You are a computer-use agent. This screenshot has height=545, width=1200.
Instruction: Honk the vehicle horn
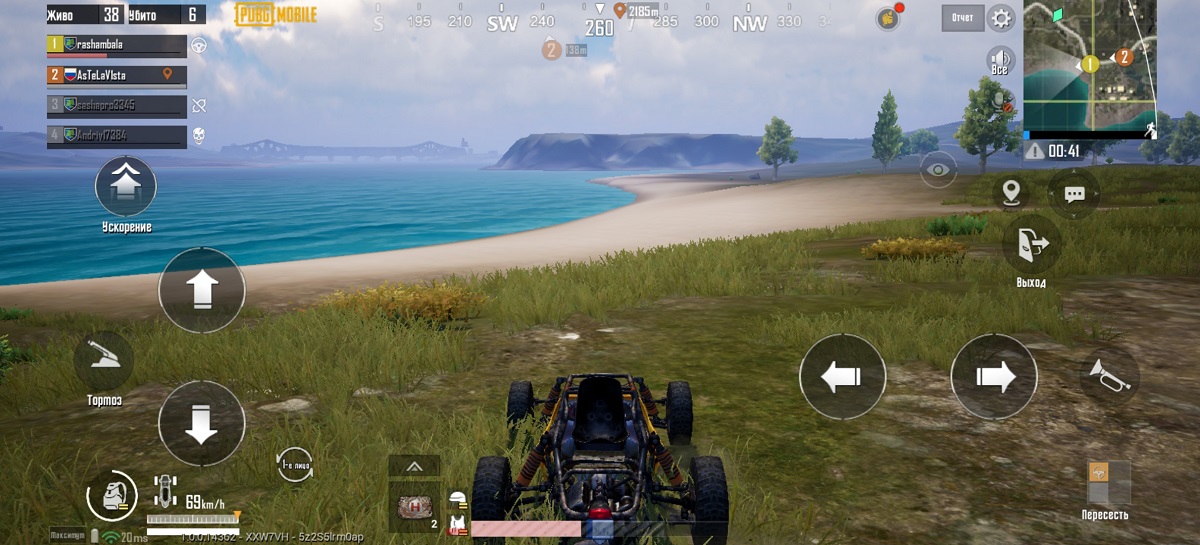pos(1109,375)
